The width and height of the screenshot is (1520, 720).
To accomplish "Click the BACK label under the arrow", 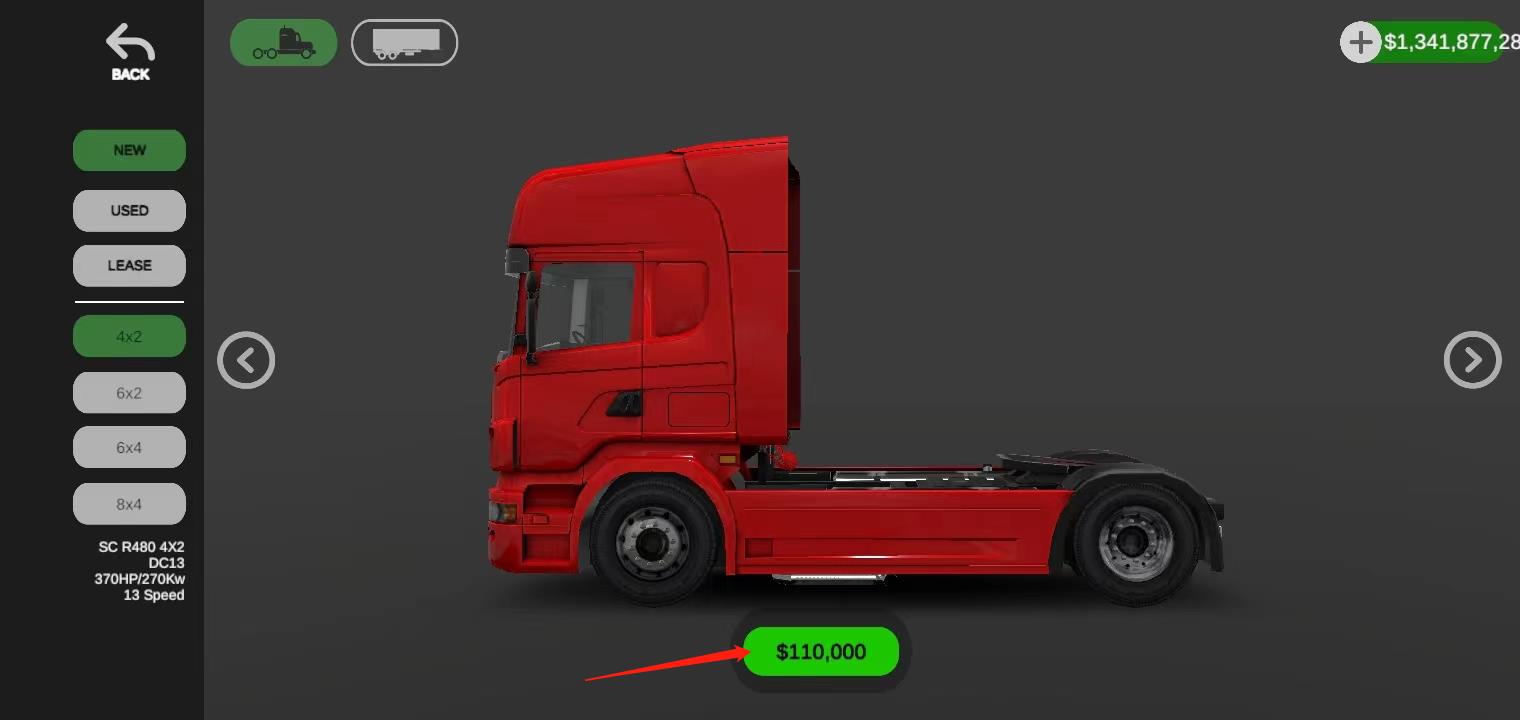I will [129, 74].
